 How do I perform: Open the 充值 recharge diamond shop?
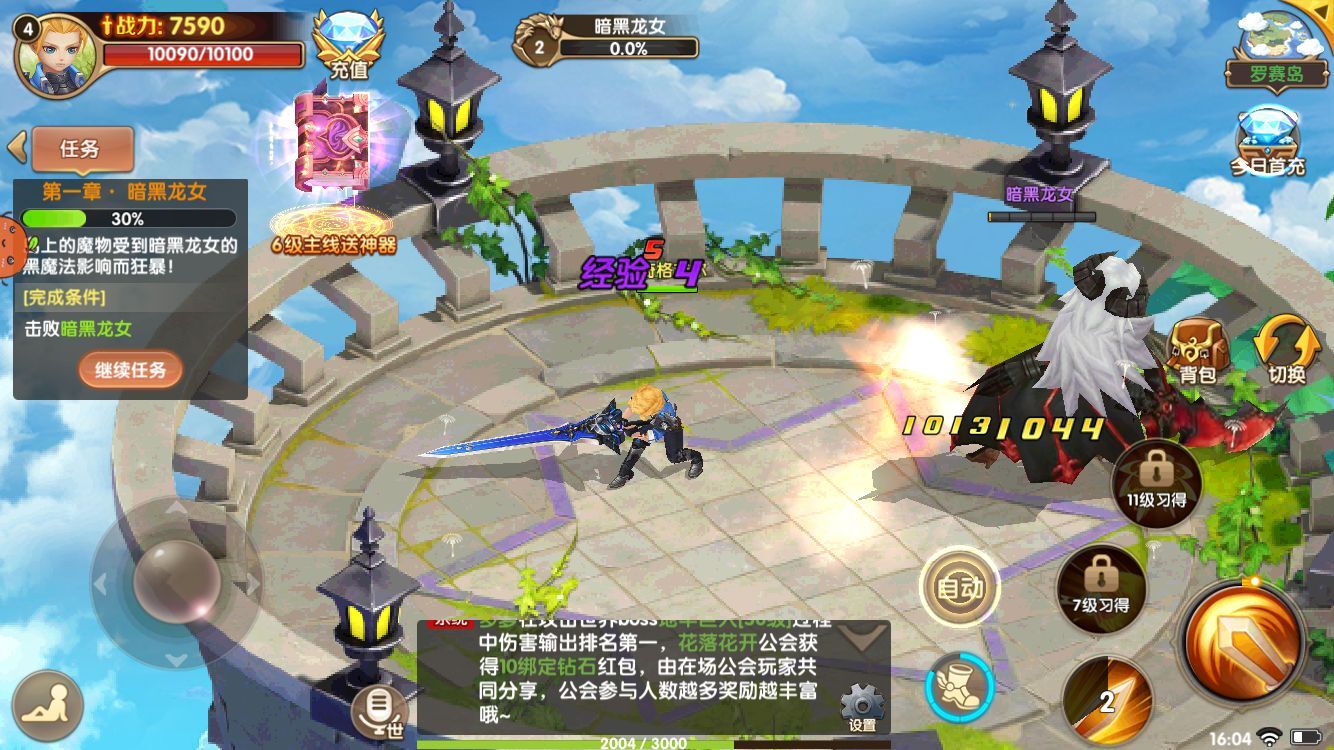point(349,43)
